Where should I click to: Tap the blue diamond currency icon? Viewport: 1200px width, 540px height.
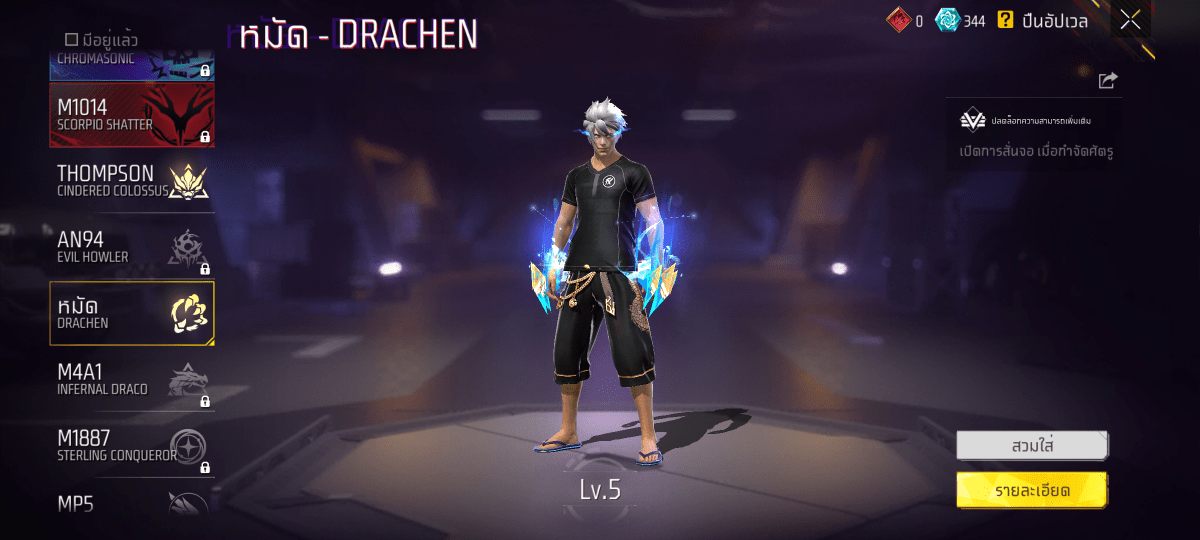click(x=946, y=20)
